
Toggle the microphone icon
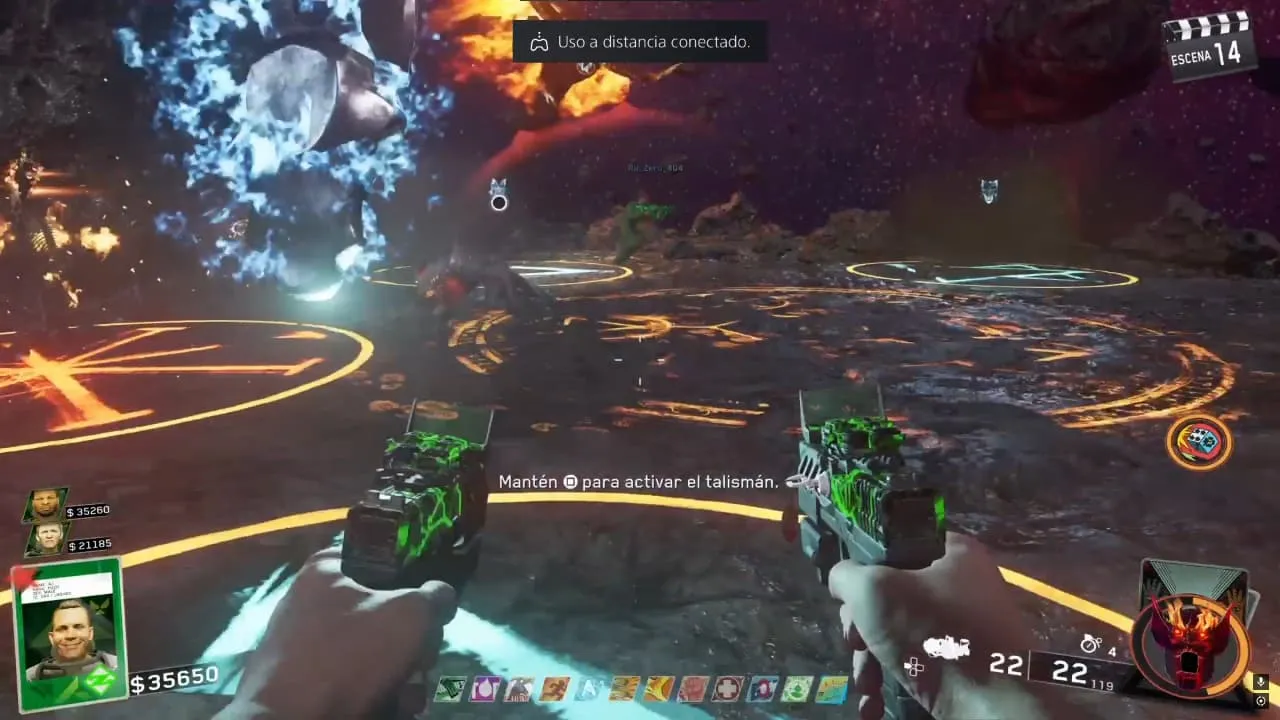[1262, 682]
